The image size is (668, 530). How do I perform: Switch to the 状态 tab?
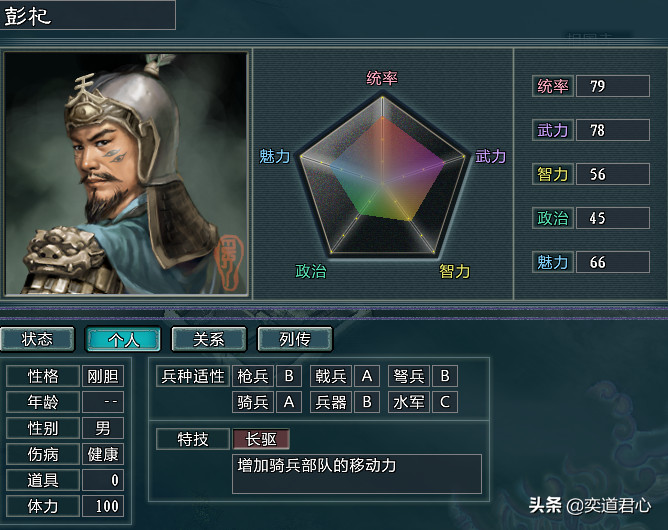37,340
